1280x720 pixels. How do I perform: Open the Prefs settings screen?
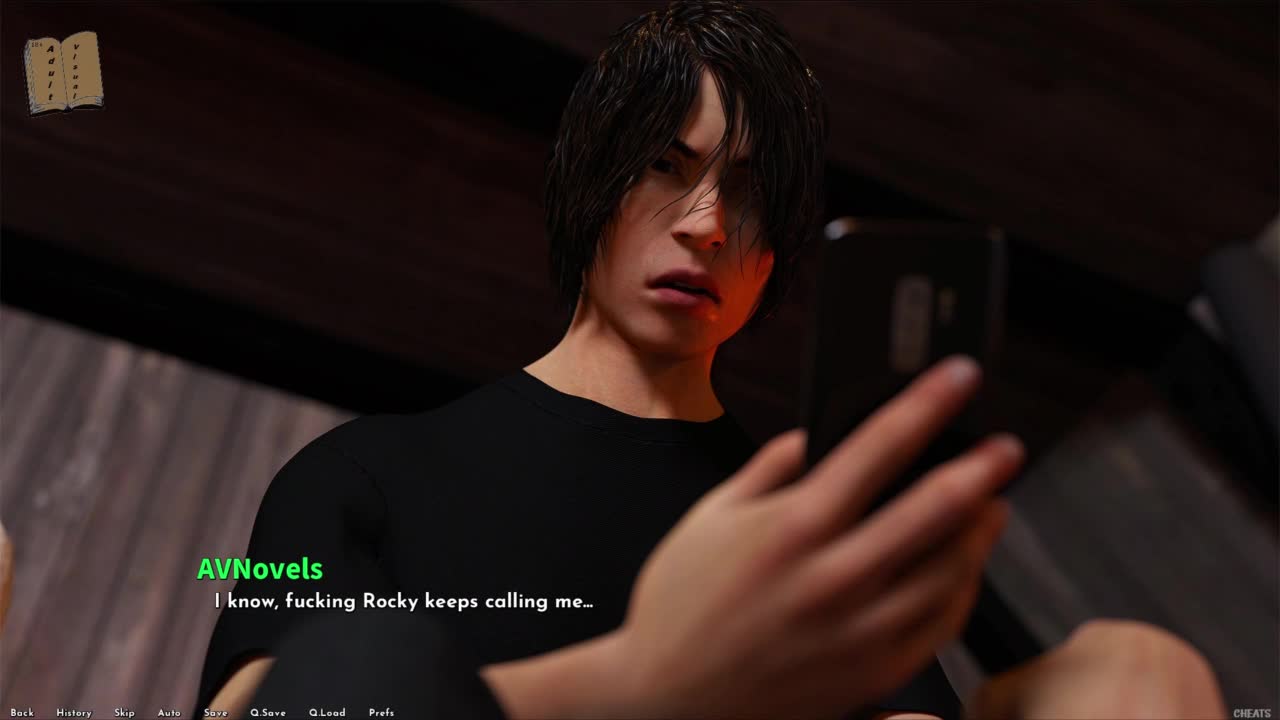pos(381,713)
